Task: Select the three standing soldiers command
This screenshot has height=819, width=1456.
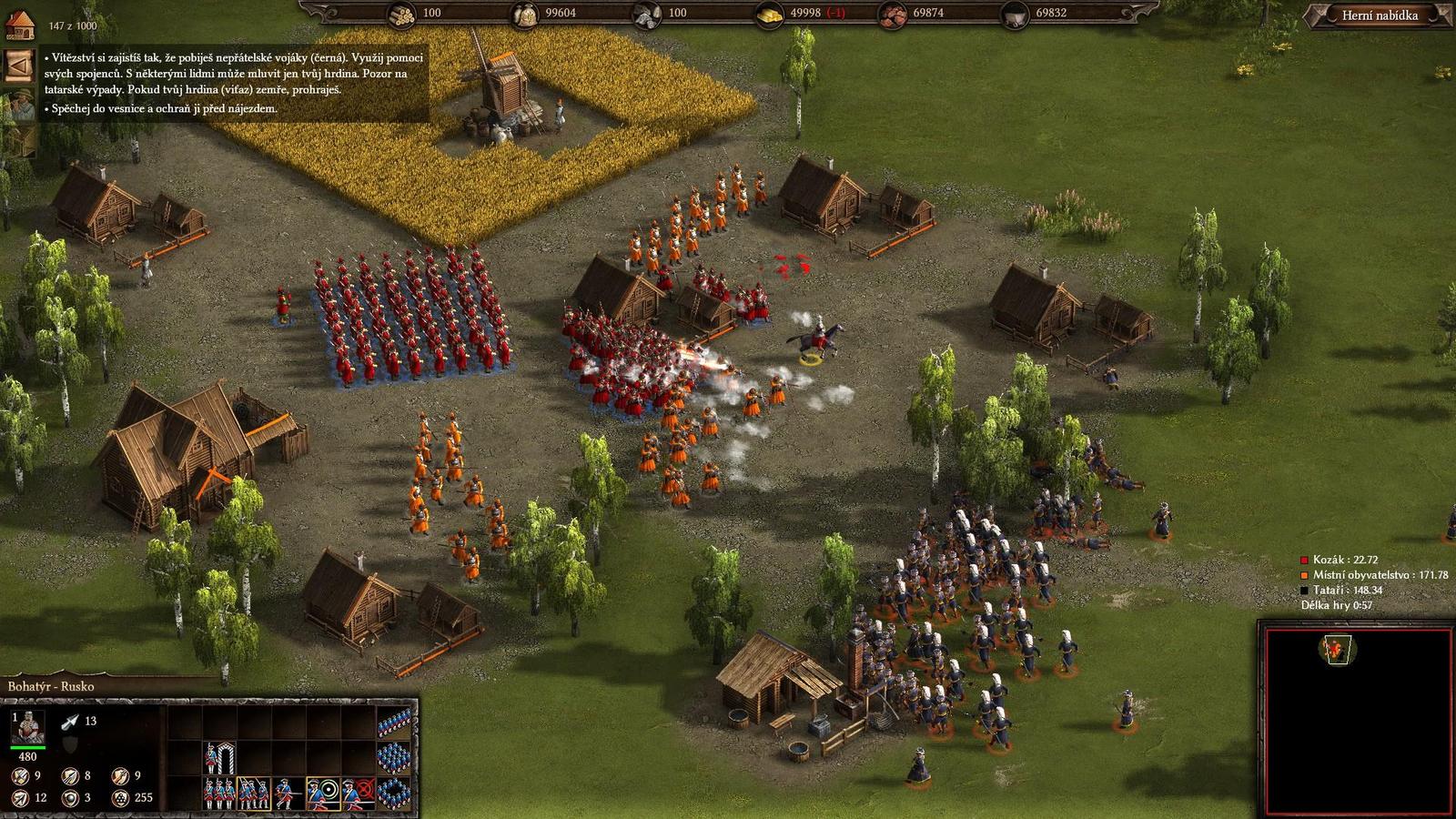Action: click(x=218, y=793)
